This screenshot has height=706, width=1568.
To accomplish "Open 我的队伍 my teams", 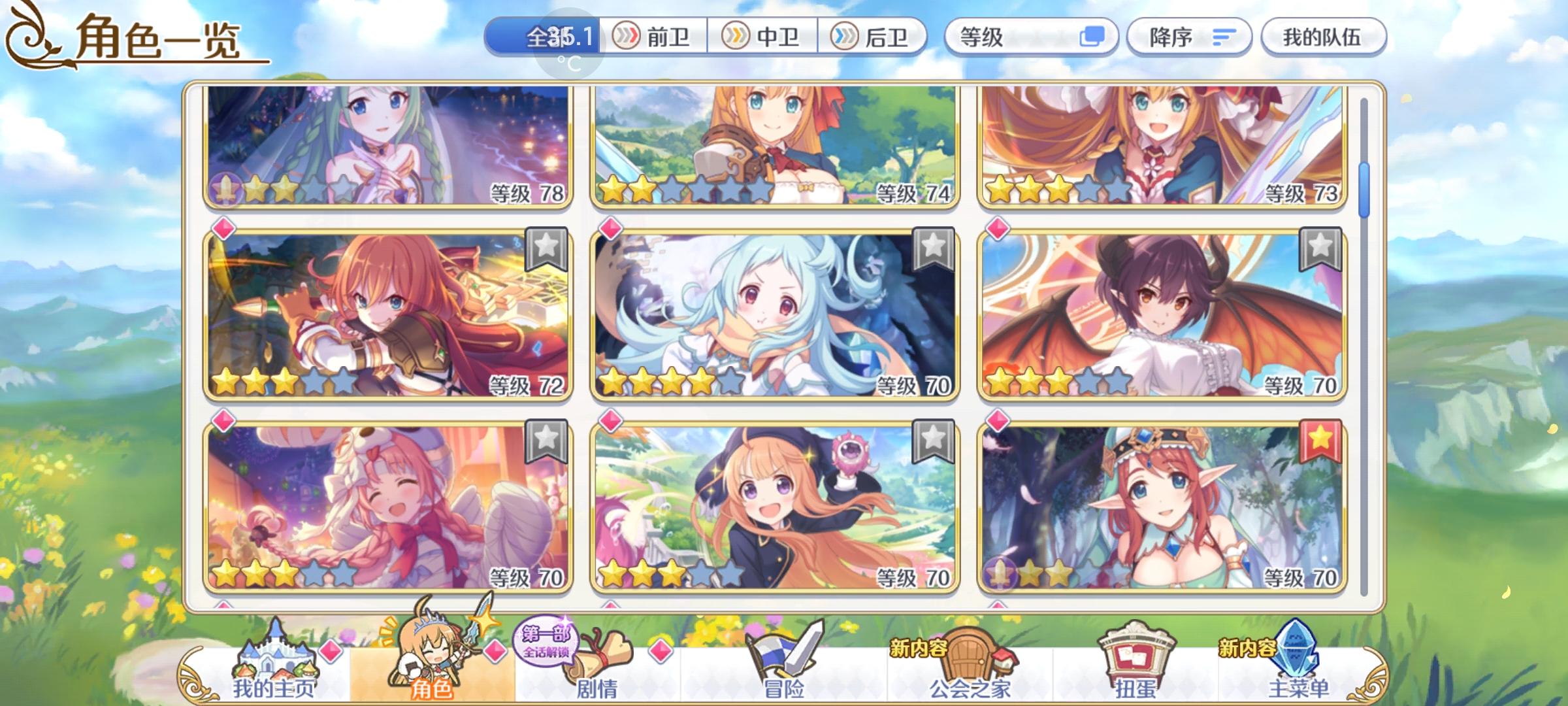I will pos(1324,37).
